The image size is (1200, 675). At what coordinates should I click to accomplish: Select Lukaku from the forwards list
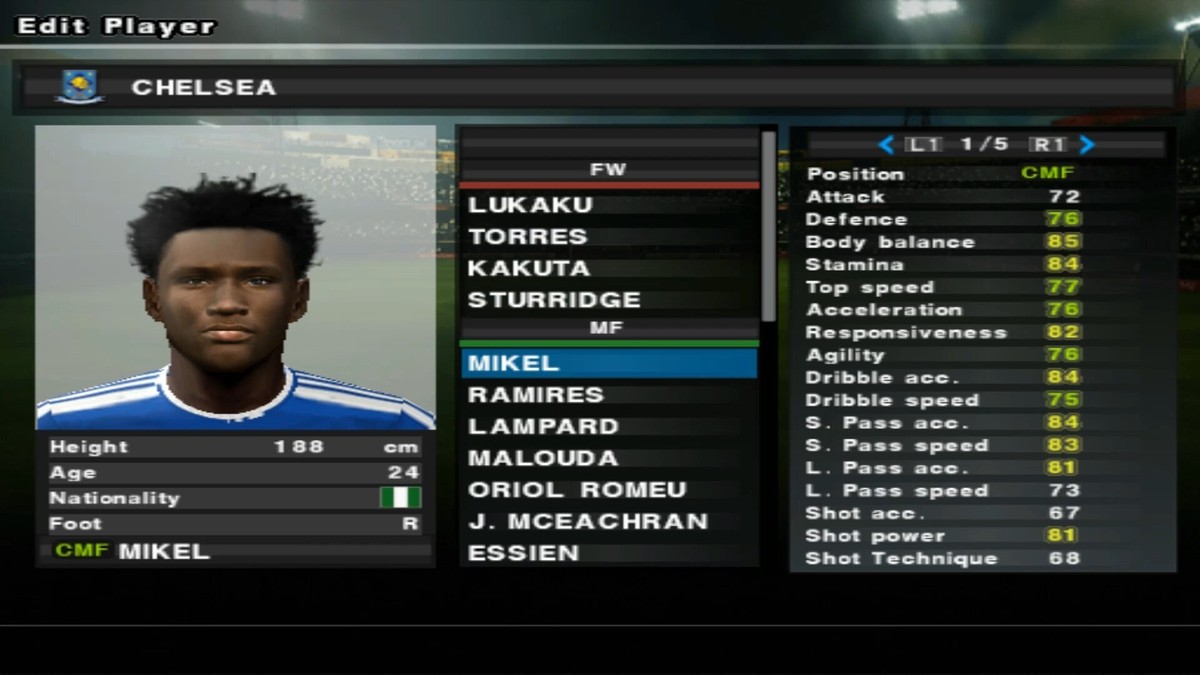[531, 205]
